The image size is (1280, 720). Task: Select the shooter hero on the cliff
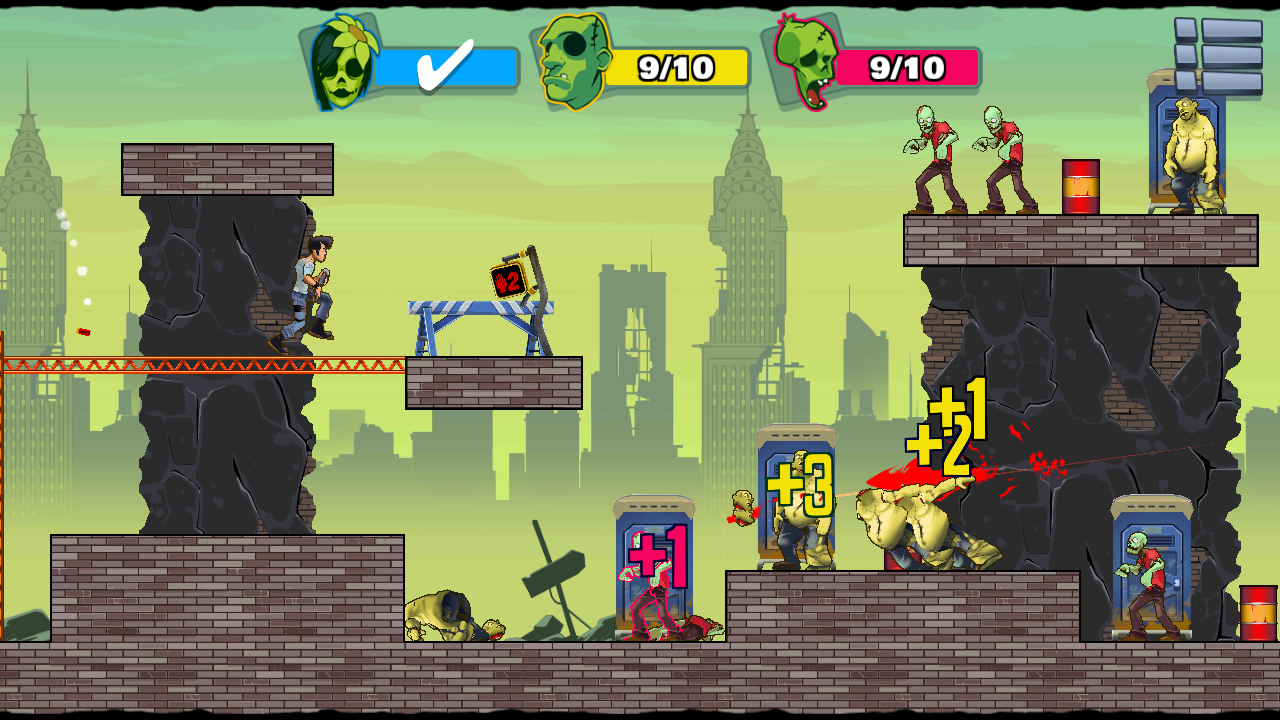point(310,290)
